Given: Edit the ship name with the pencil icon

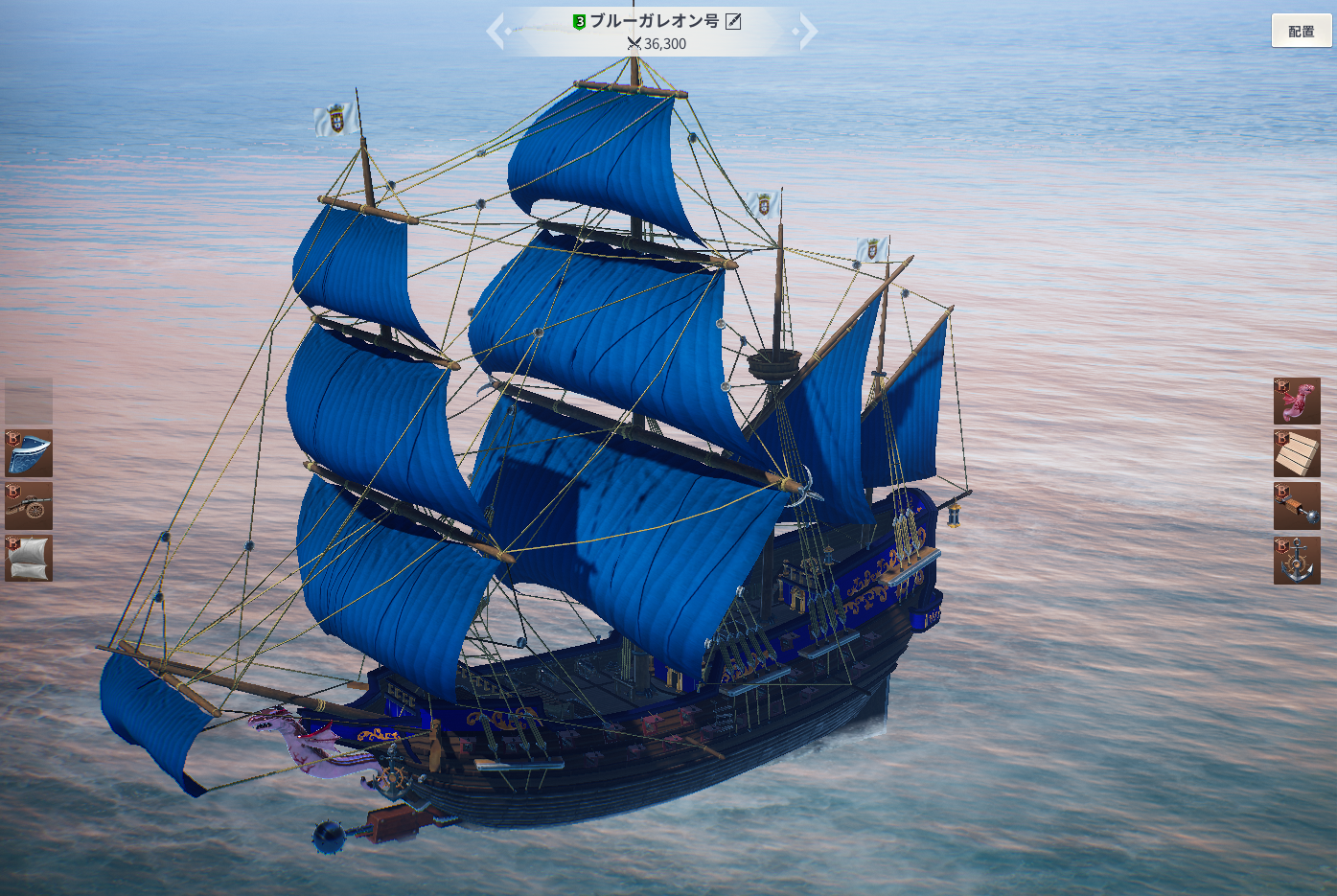Looking at the screenshot, I should click(733, 21).
